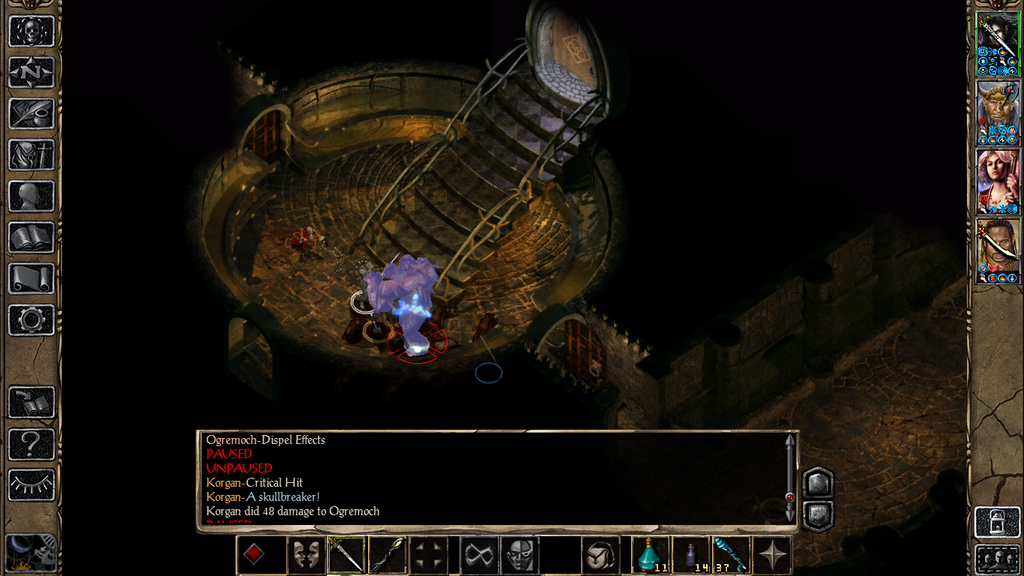Screen dimensions: 1024x576
Task: Click the four-pointed star special abilities button
Action: [773, 555]
